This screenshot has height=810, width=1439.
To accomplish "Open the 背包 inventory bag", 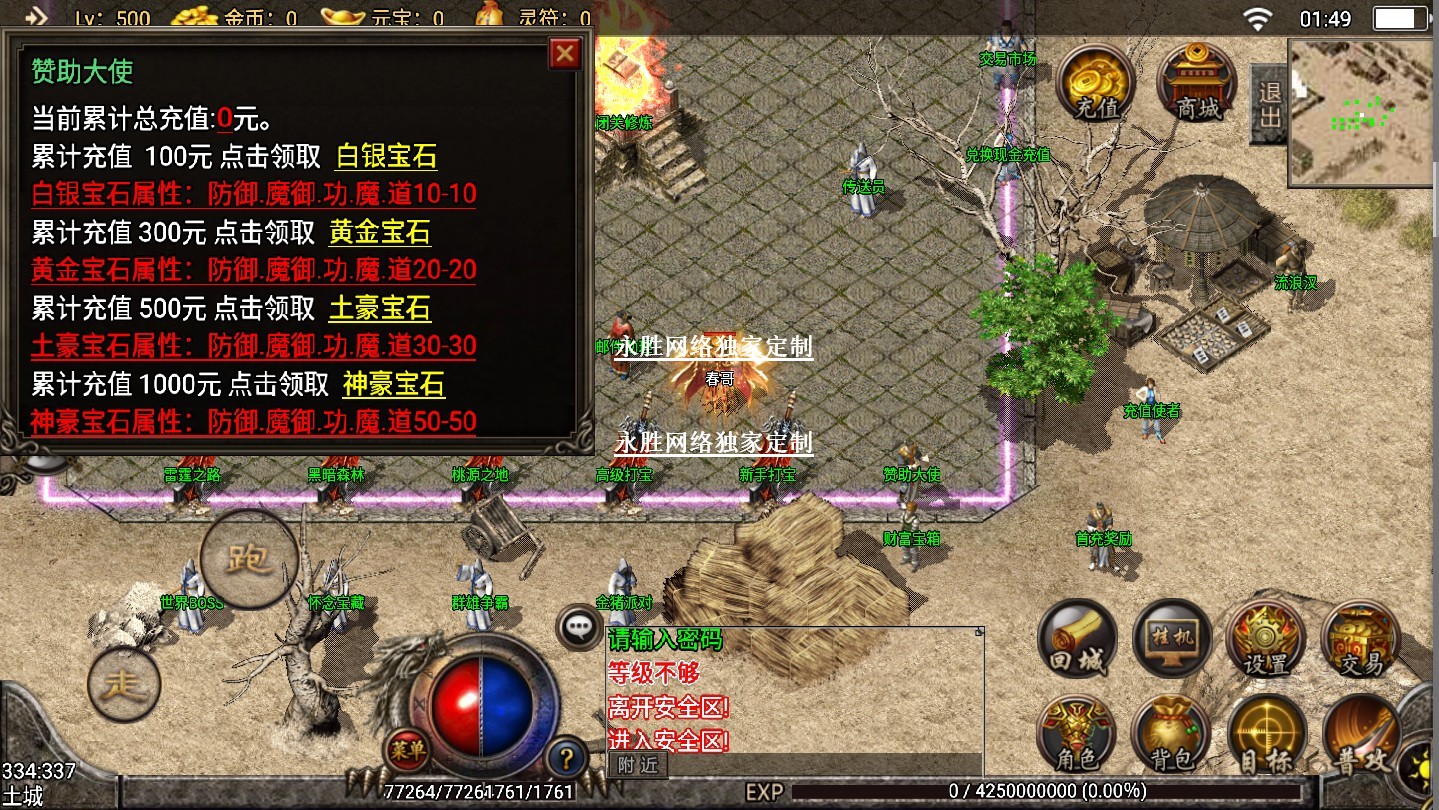I will click(1171, 735).
